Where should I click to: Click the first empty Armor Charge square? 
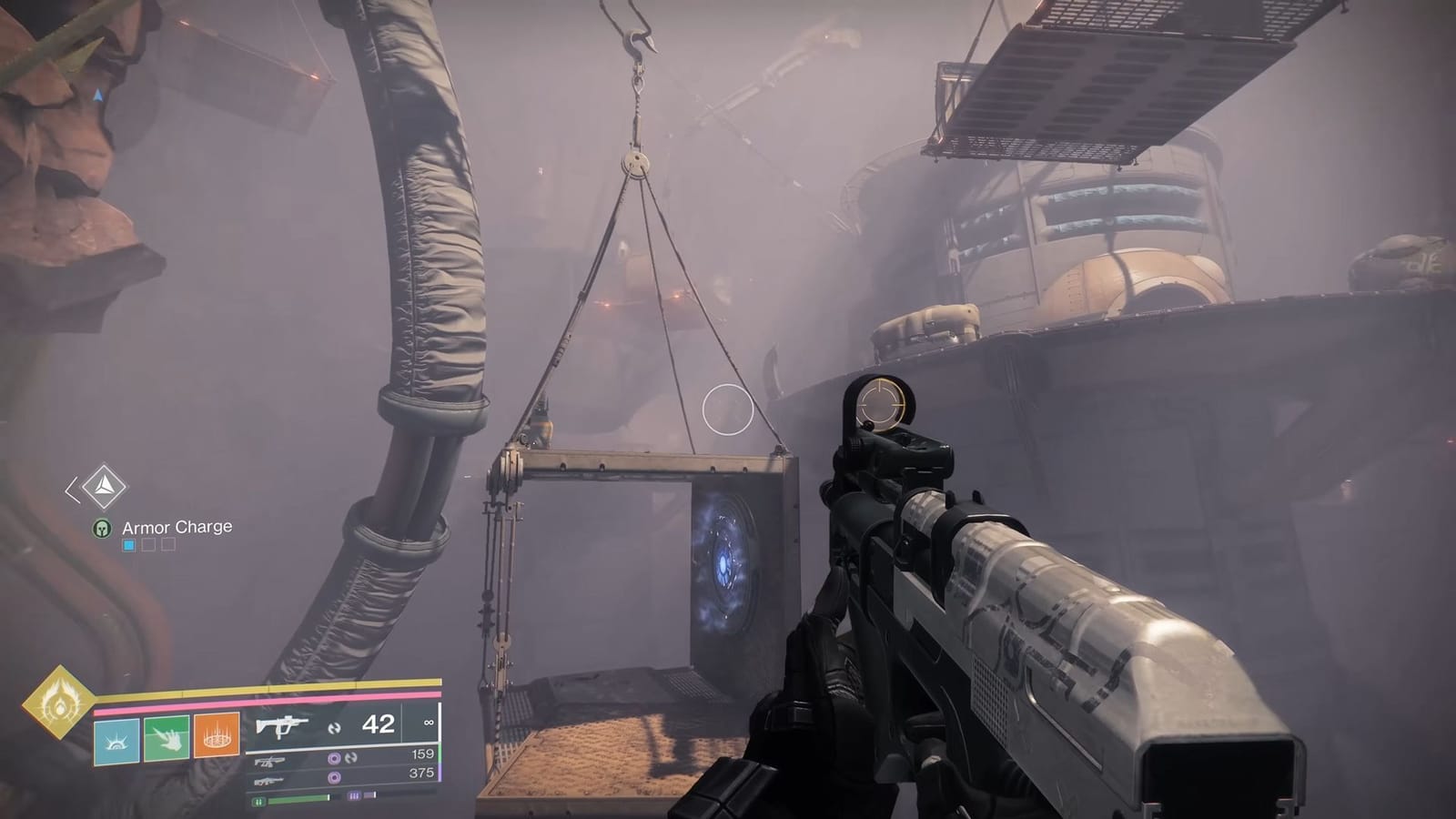click(148, 544)
